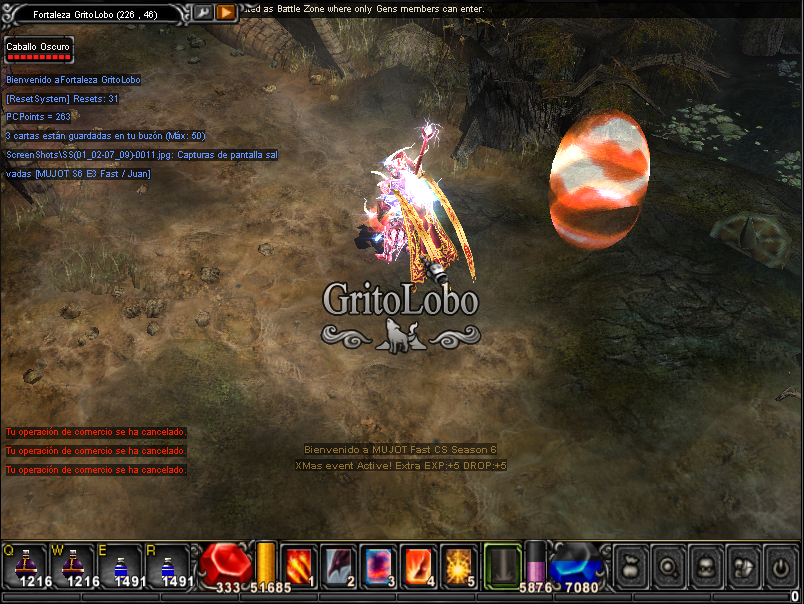804x604 pixels.
Task: Choose the purple vortex skill in slot 3
Action: click(x=378, y=565)
